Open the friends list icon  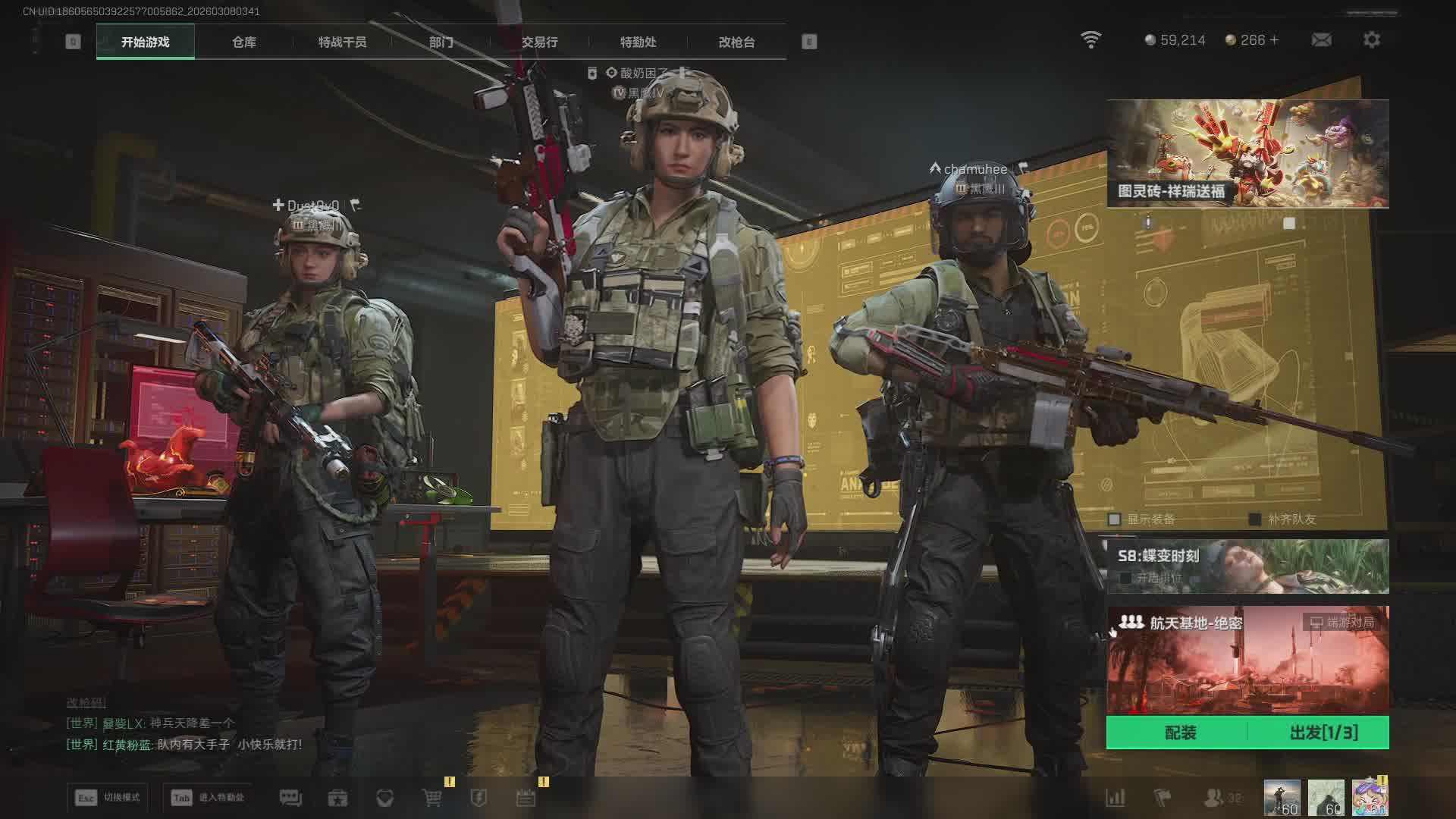[1215, 798]
